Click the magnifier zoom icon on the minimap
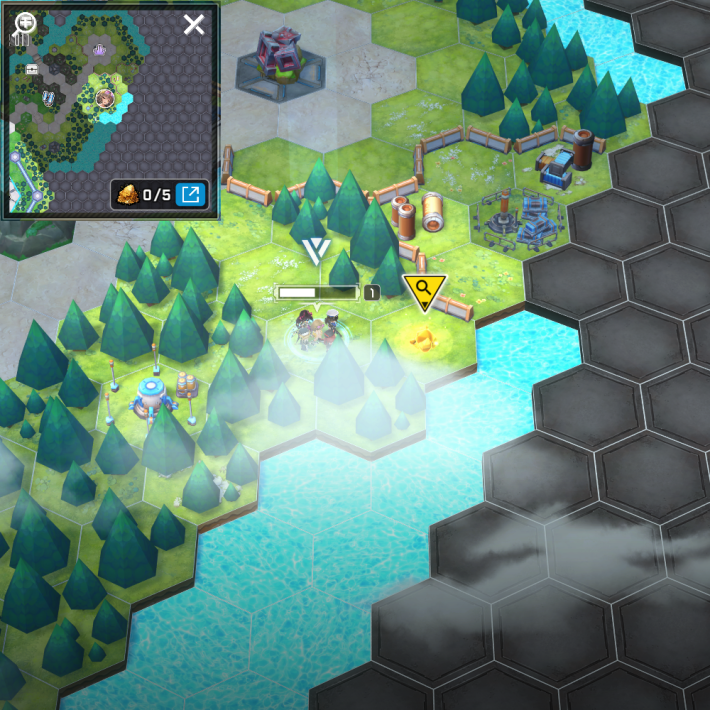 coord(24,22)
